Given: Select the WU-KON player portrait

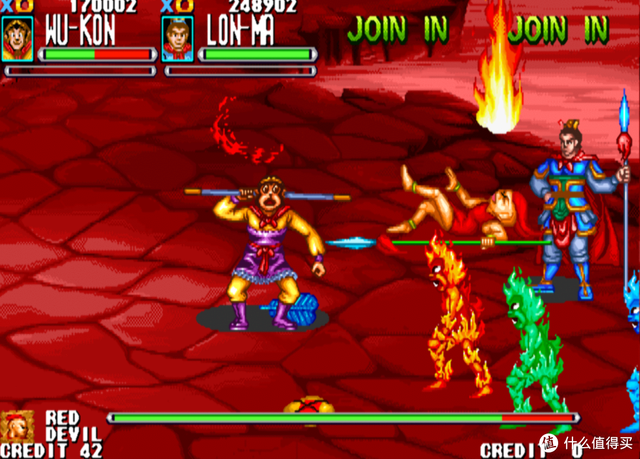Looking at the screenshot, I should tap(17, 39).
